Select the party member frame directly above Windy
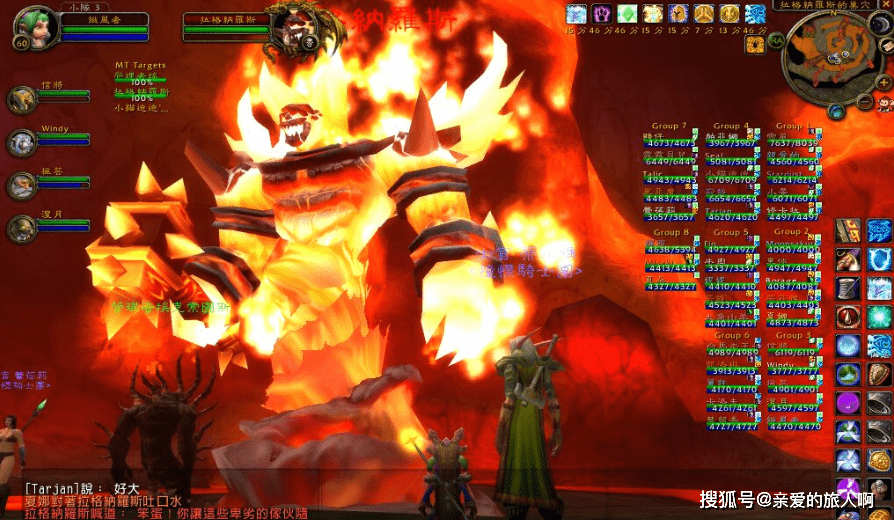 pyautogui.click(x=22, y=100)
